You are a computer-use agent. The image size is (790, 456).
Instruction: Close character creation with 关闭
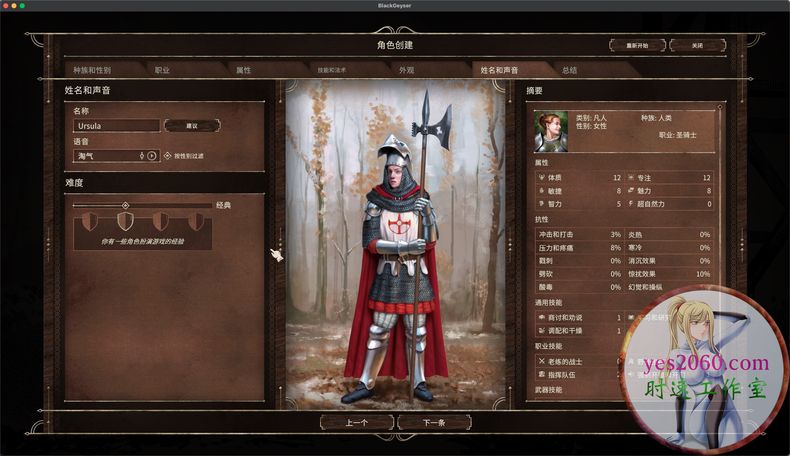click(x=697, y=45)
